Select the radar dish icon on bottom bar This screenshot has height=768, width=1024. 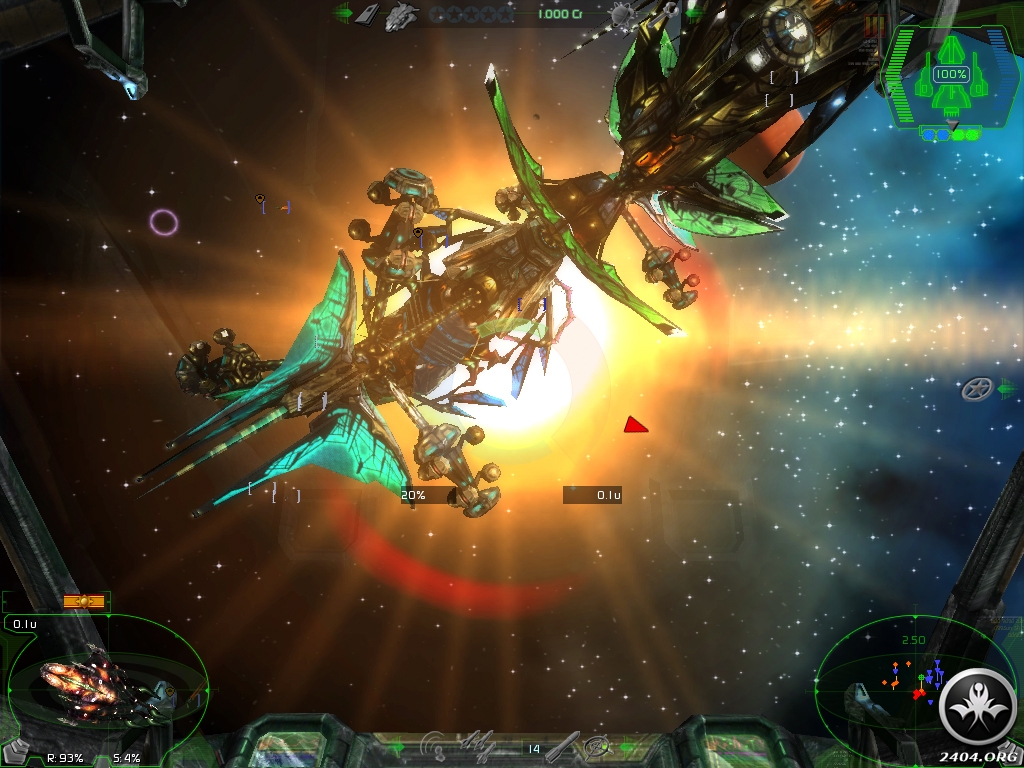tap(434, 745)
